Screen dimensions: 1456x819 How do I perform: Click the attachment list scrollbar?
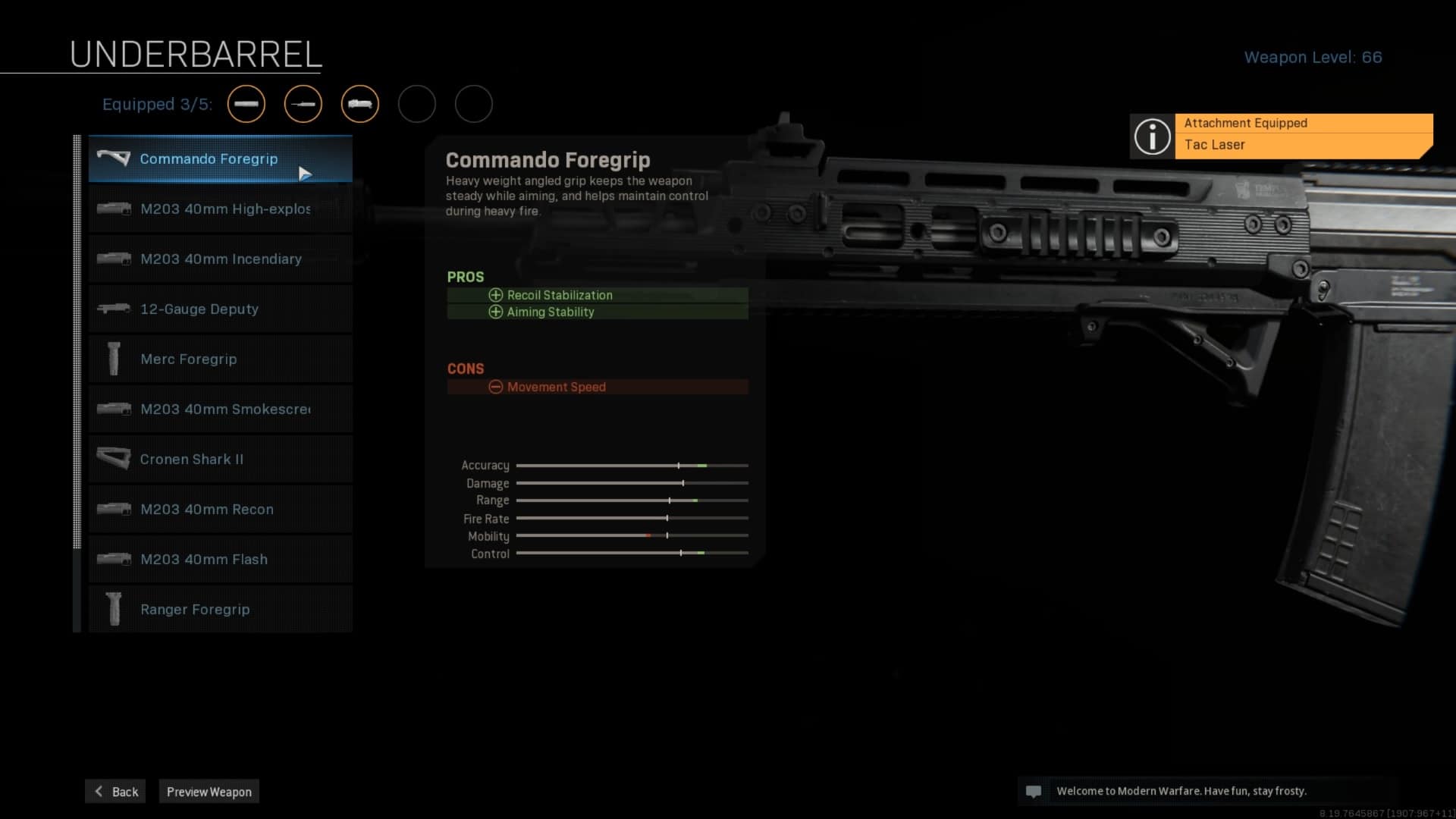point(77,341)
